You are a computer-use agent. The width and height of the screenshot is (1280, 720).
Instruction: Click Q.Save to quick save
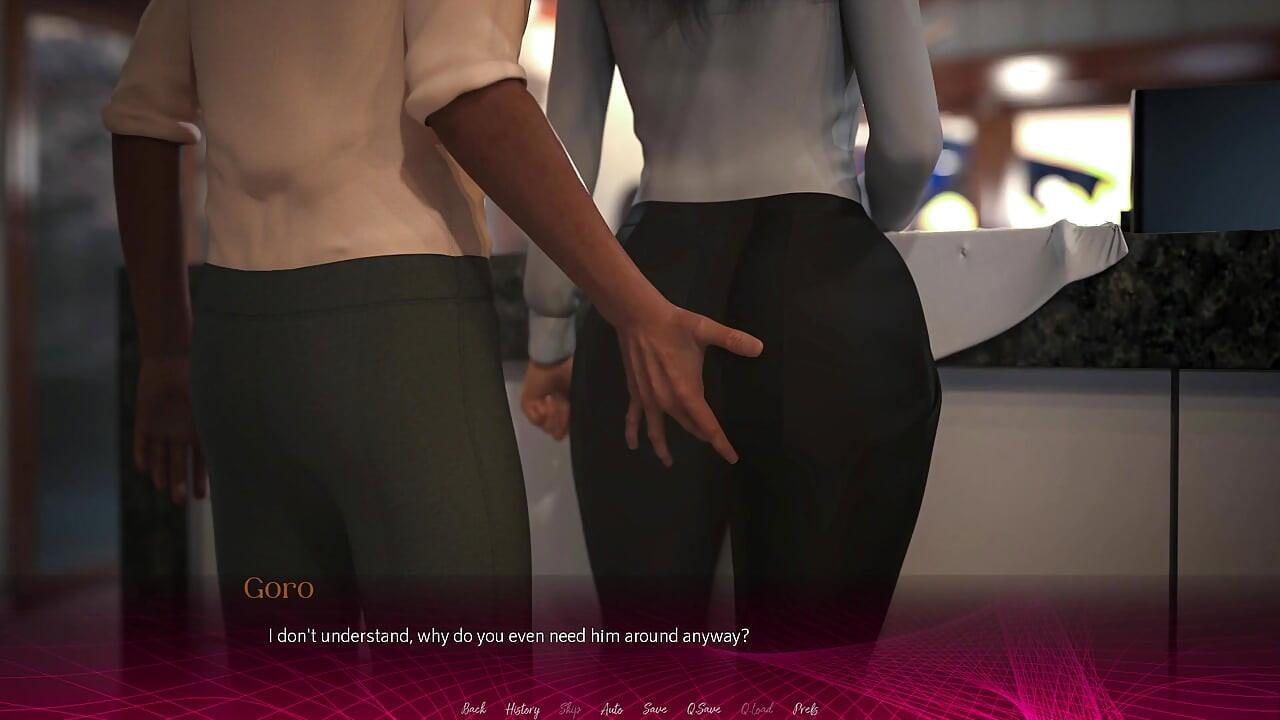tap(703, 709)
